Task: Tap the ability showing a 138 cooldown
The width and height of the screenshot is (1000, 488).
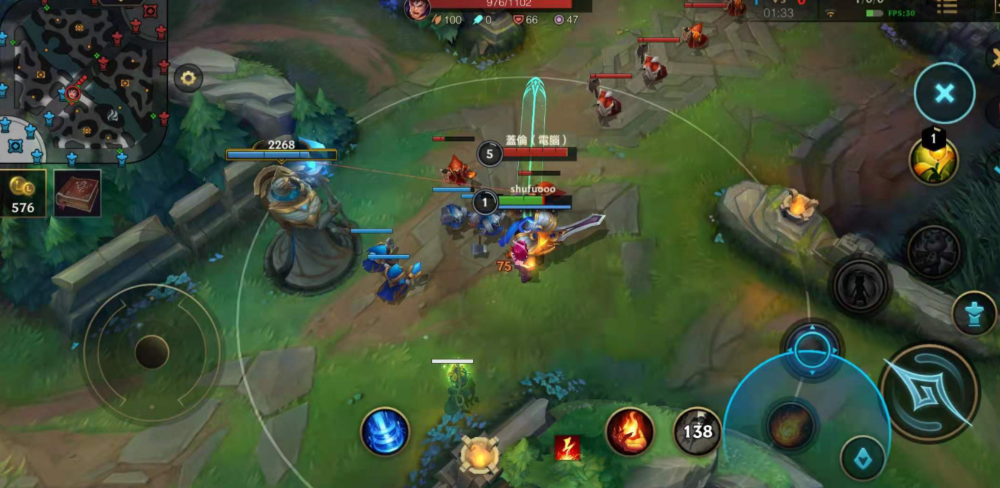Action: point(697,431)
